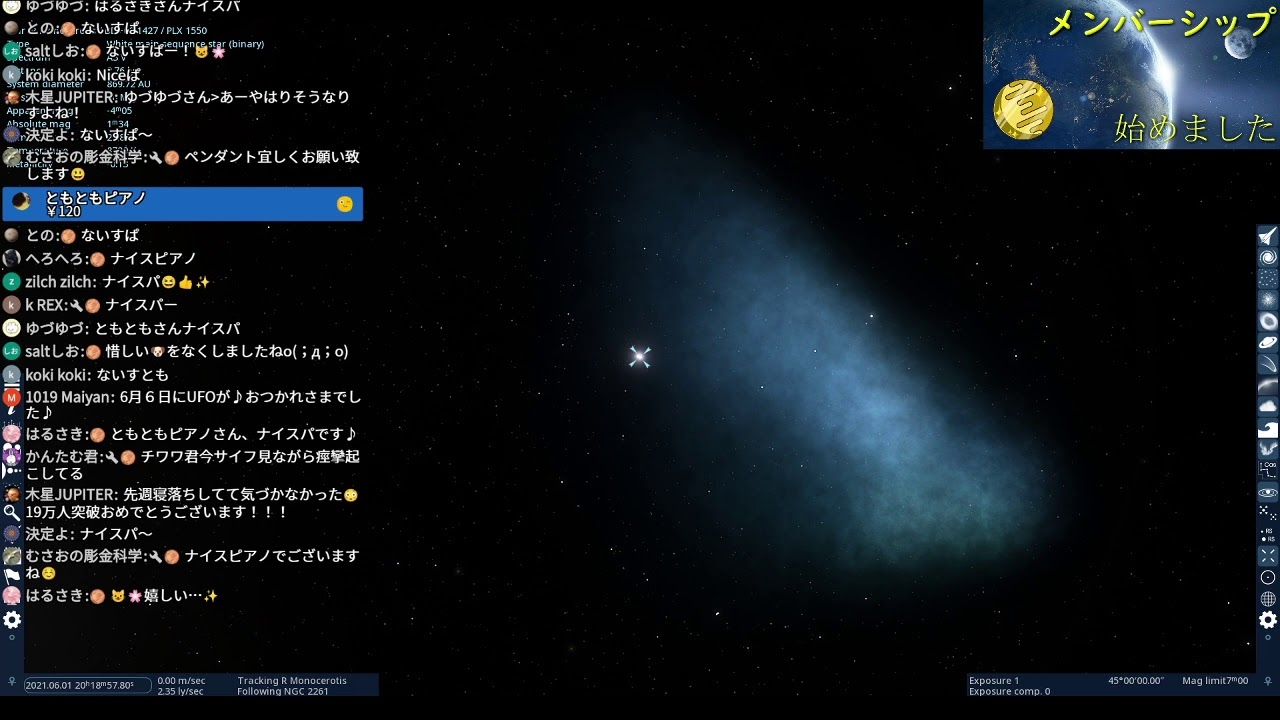Click the spiral galaxy display icon
1280x720 pixels.
(1268, 255)
